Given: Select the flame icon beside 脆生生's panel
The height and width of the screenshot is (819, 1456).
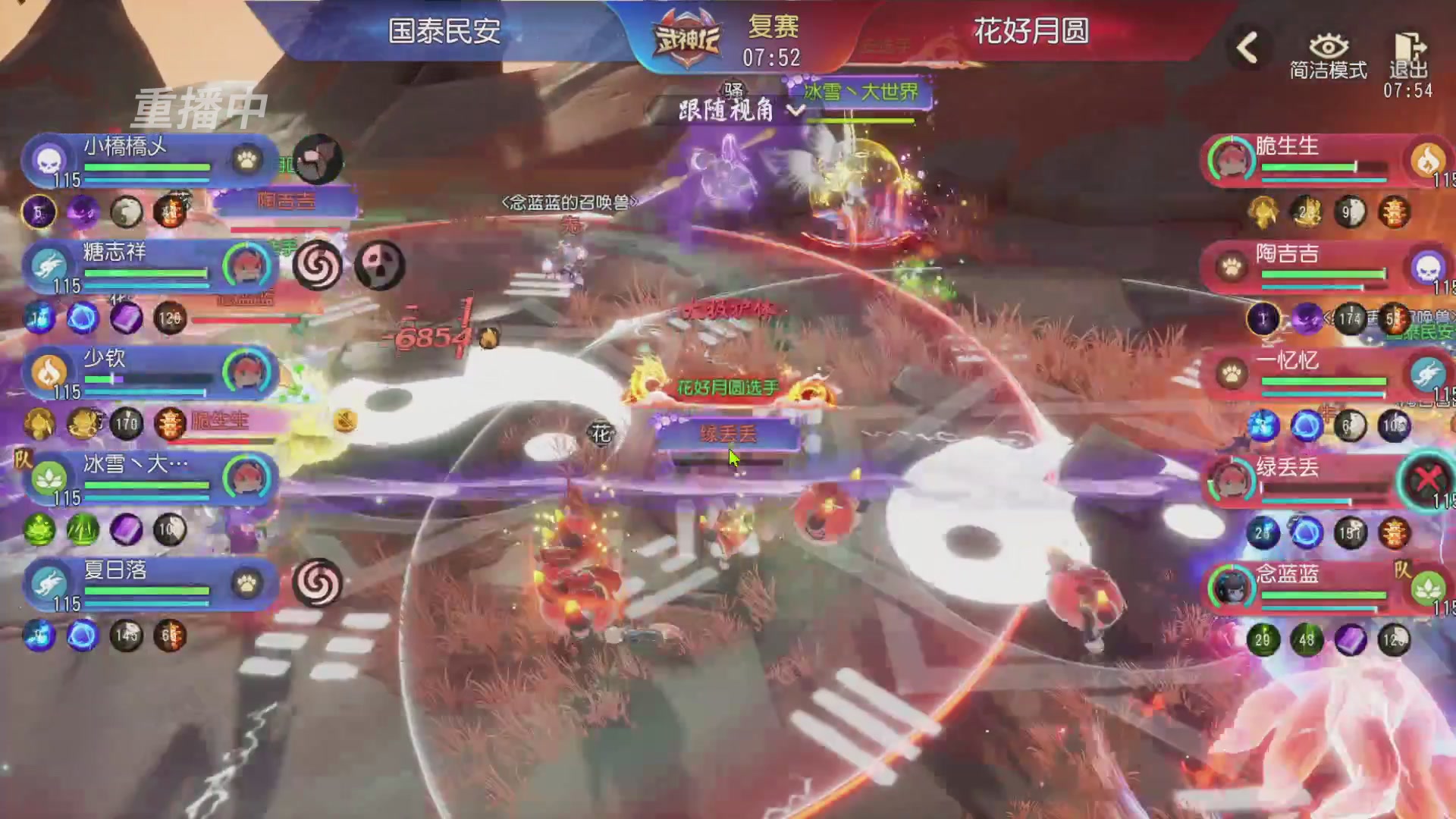Looking at the screenshot, I should [1429, 161].
